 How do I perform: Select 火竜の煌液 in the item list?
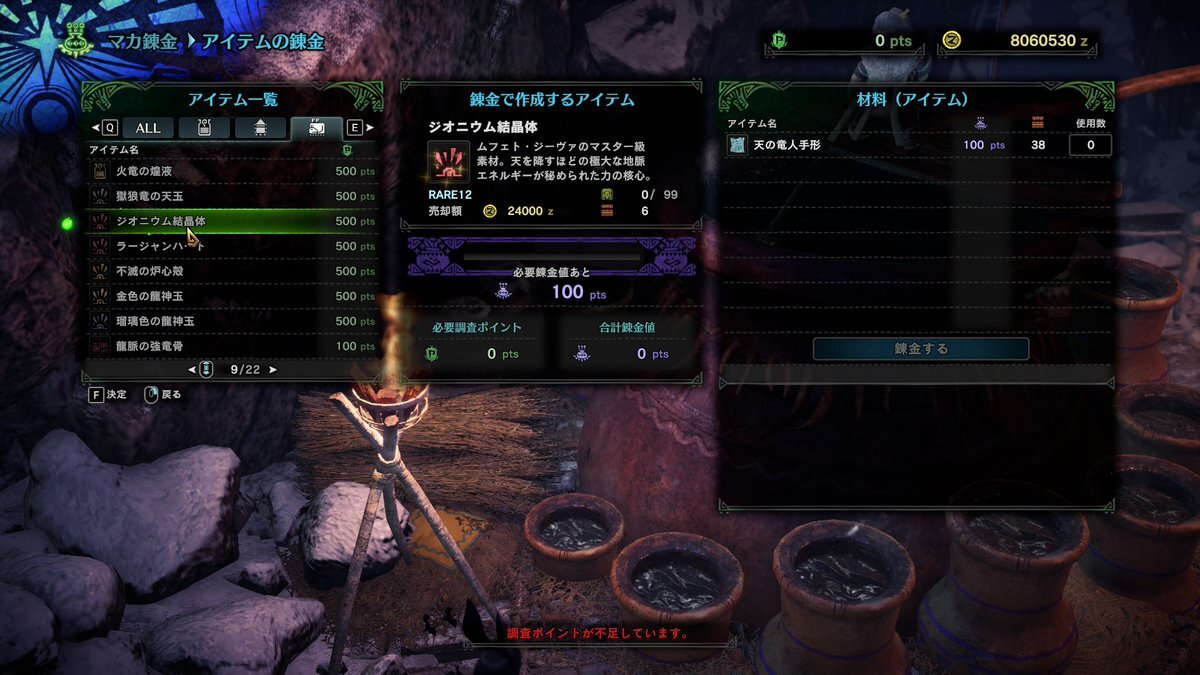(230, 171)
